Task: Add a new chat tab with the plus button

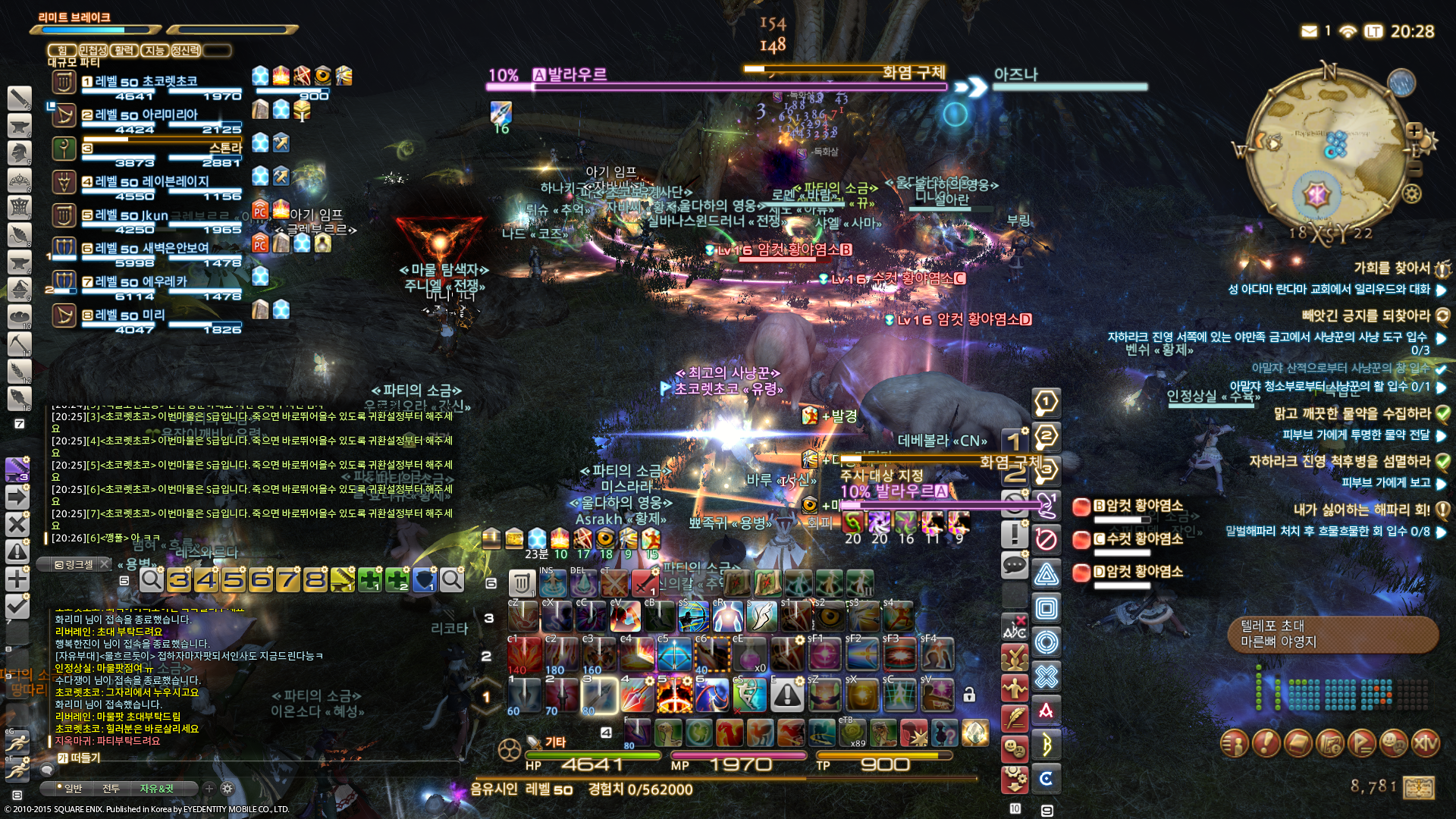Action: click(209, 789)
